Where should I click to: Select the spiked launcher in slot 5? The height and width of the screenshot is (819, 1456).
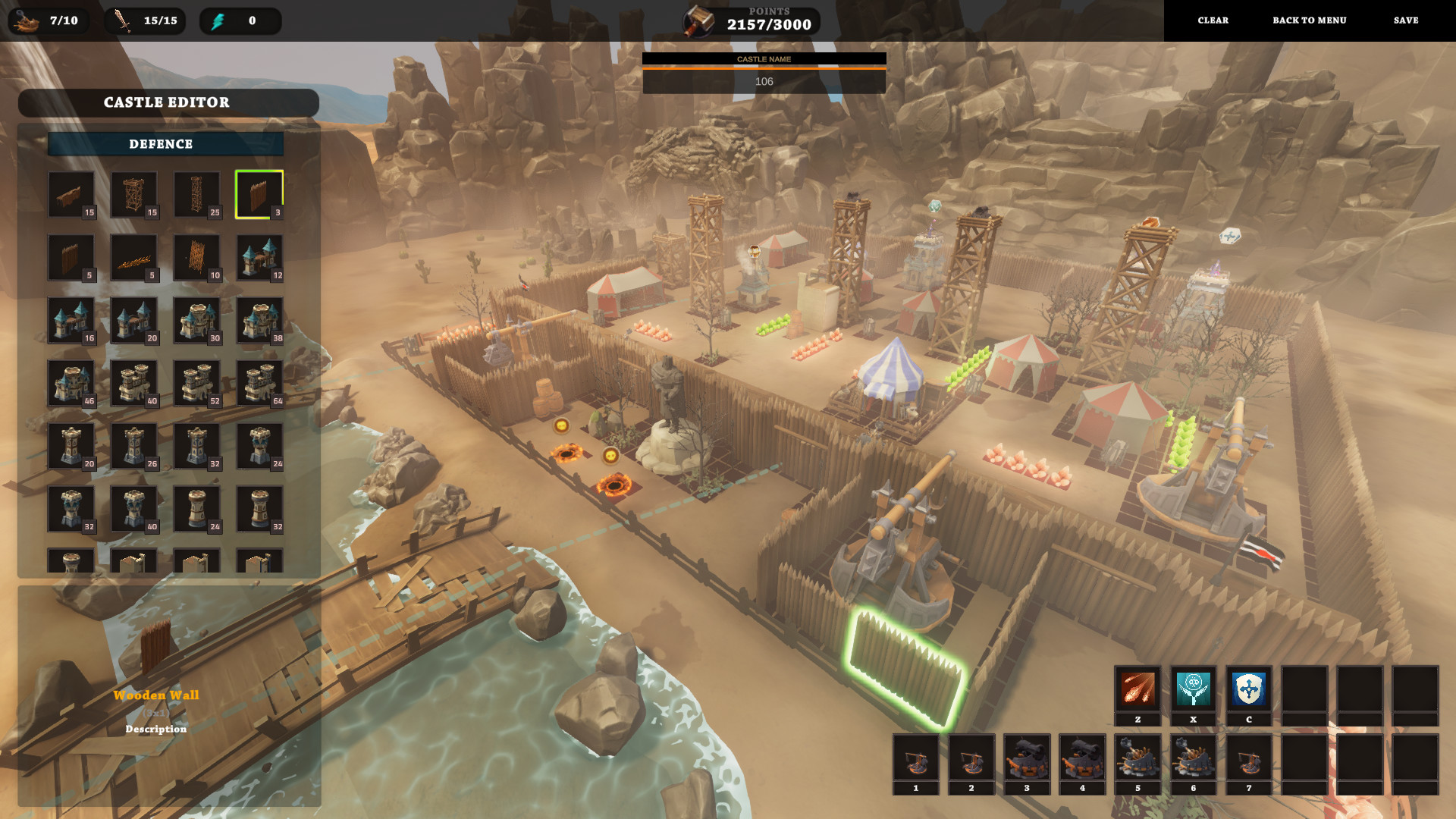coord(1137,758)
